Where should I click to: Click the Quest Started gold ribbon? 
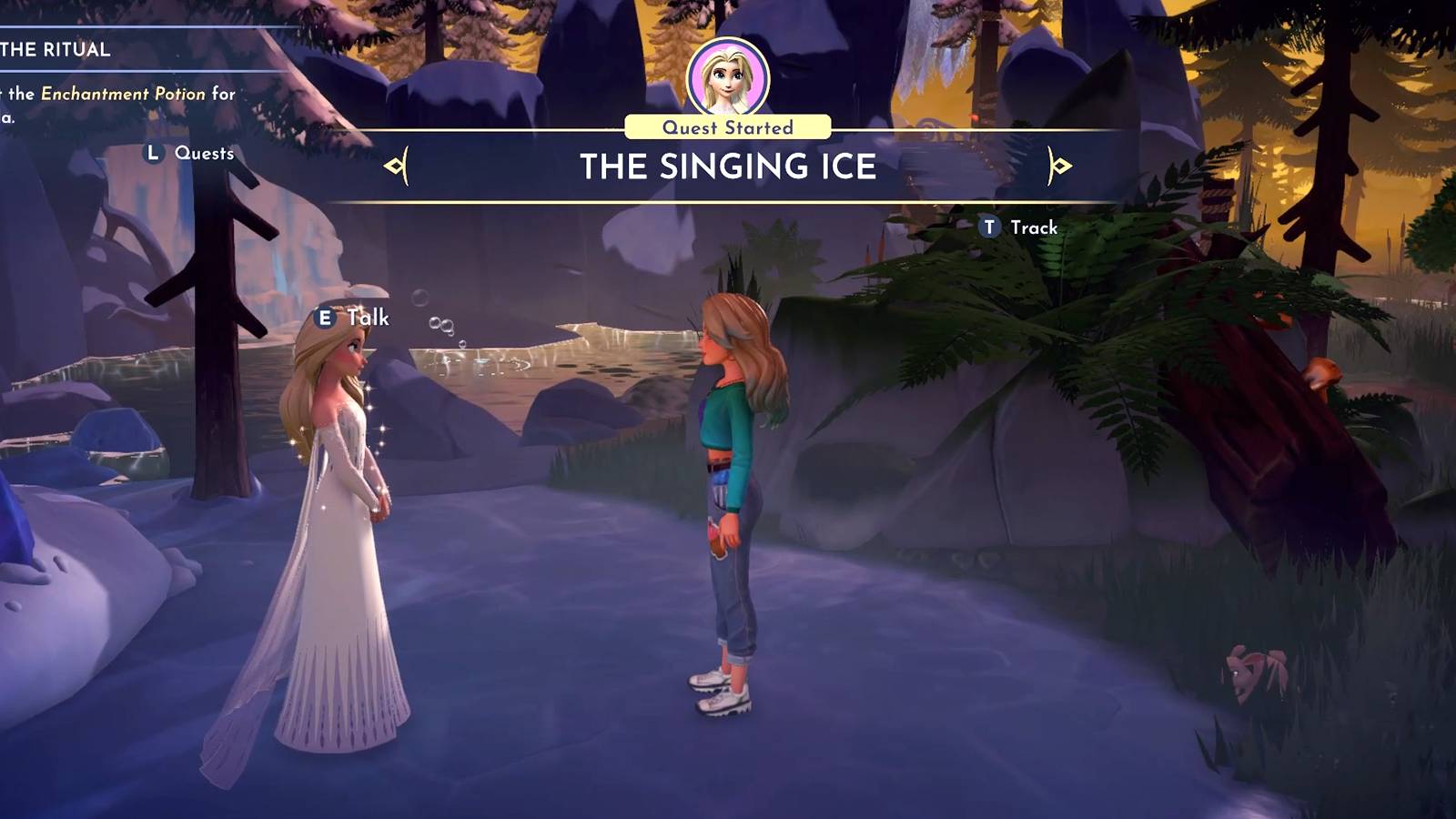pos(728,126)
